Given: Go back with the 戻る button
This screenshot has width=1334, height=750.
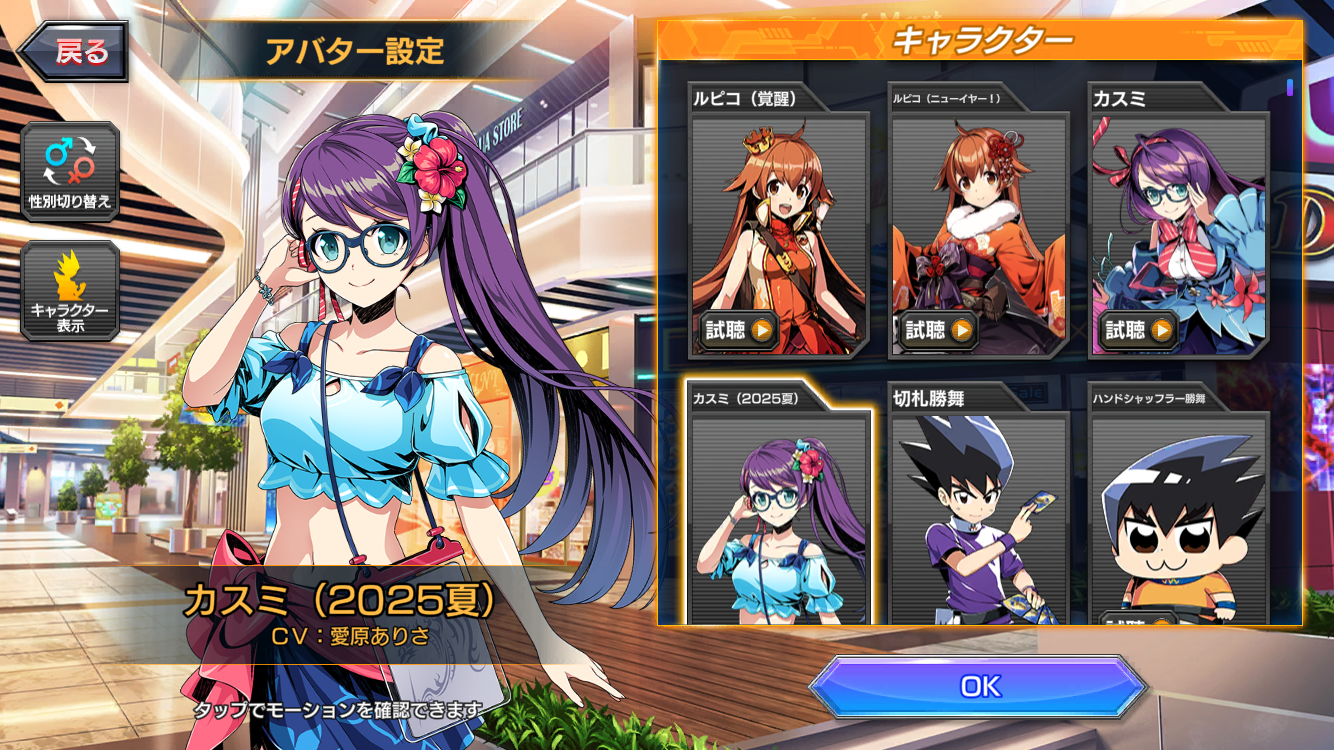Looking at the screenshot, I should pos(74,52).
